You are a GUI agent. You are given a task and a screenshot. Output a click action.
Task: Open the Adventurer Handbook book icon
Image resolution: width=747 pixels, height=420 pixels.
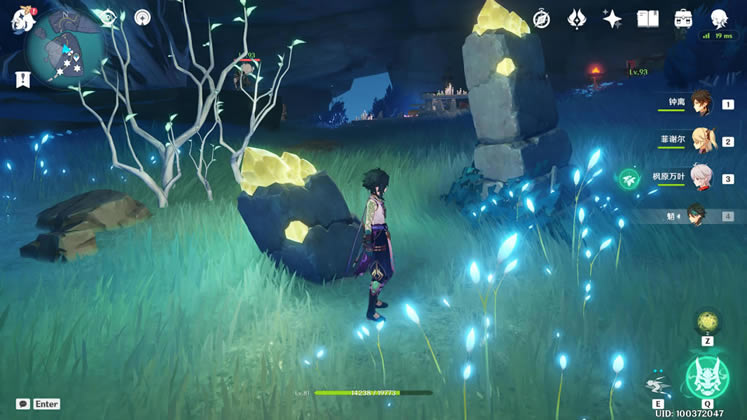tap(648, 18)
